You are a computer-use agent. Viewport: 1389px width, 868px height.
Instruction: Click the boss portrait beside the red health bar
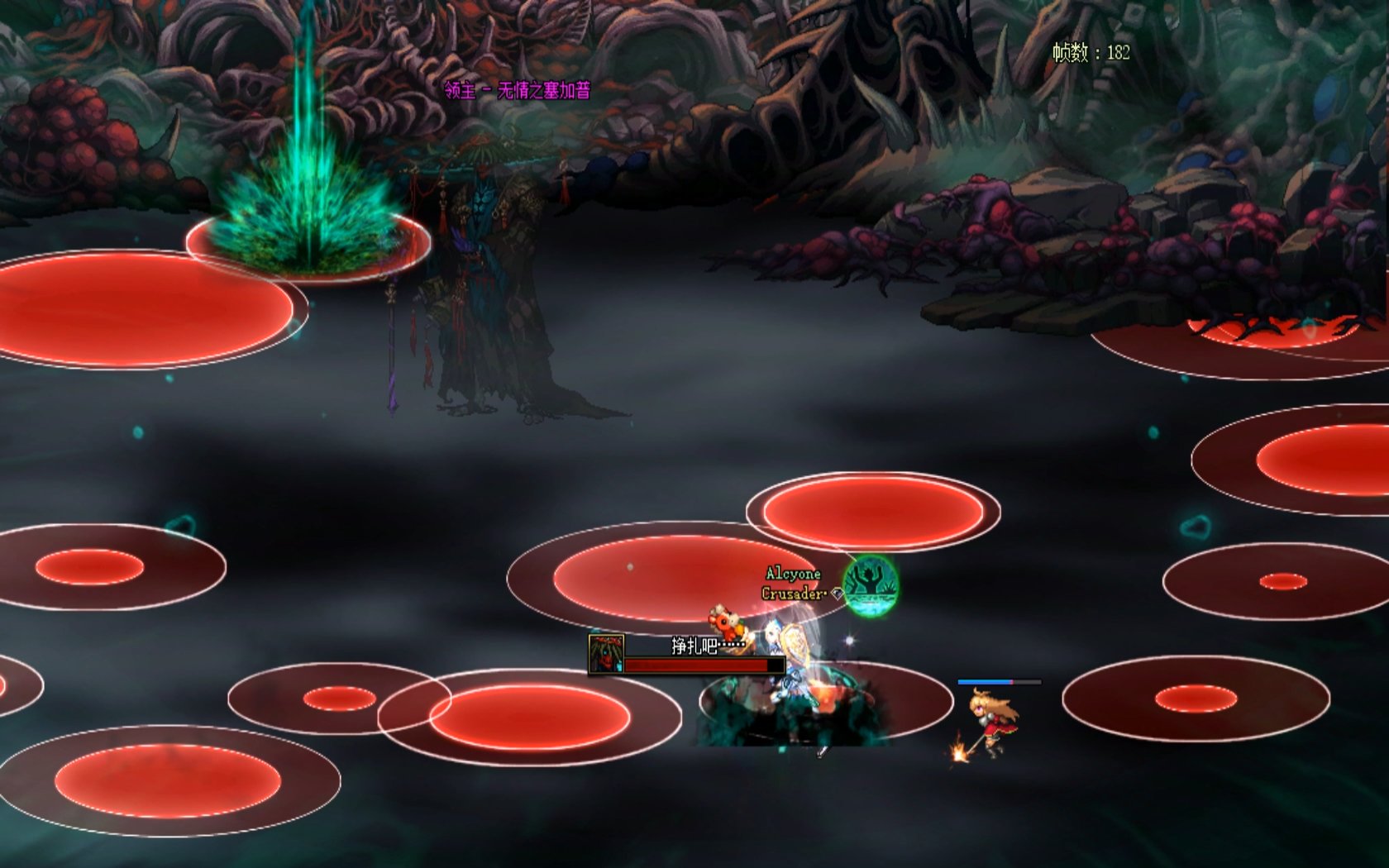coord(606,654)
